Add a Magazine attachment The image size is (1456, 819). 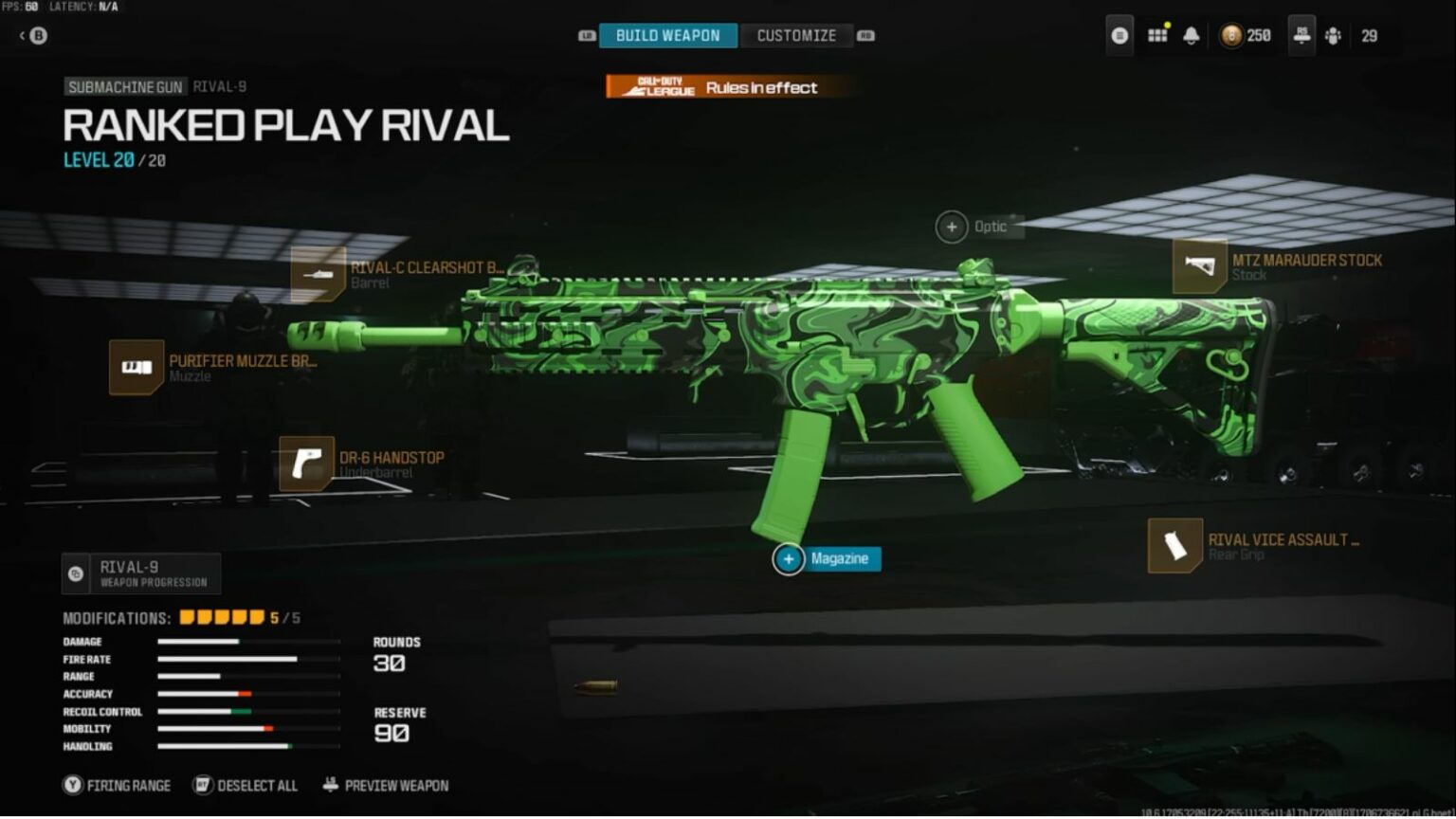(x=789, y=559)
